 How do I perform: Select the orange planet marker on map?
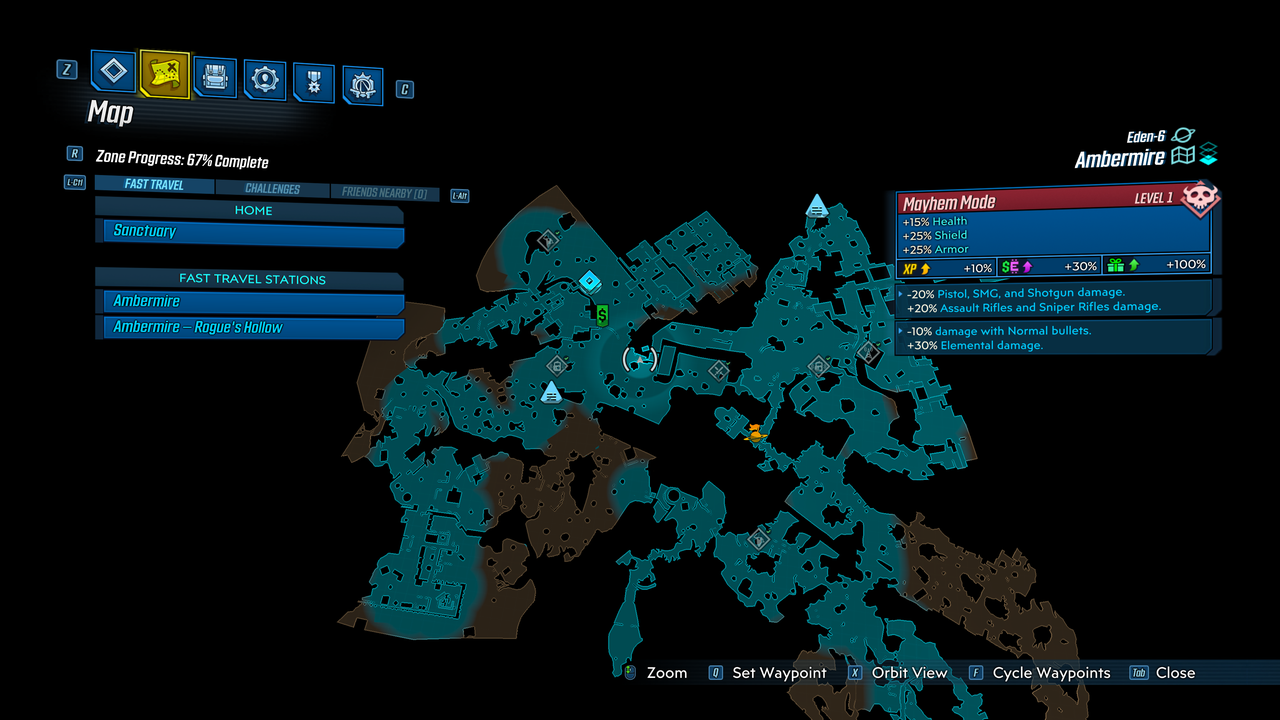pos(755,432)
